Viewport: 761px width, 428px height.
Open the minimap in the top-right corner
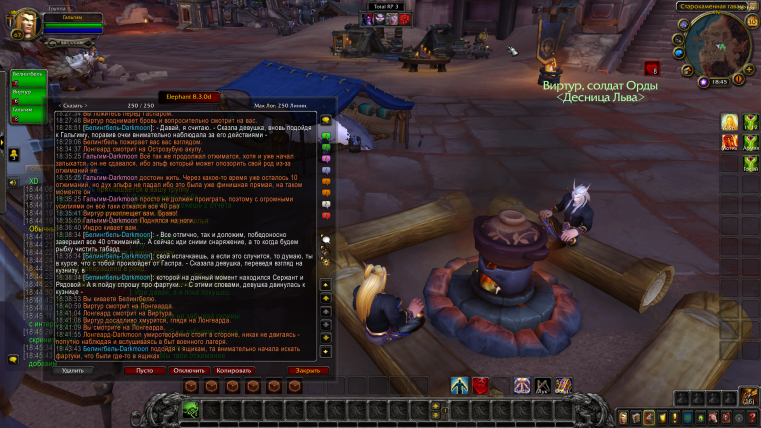coord(718,47)
